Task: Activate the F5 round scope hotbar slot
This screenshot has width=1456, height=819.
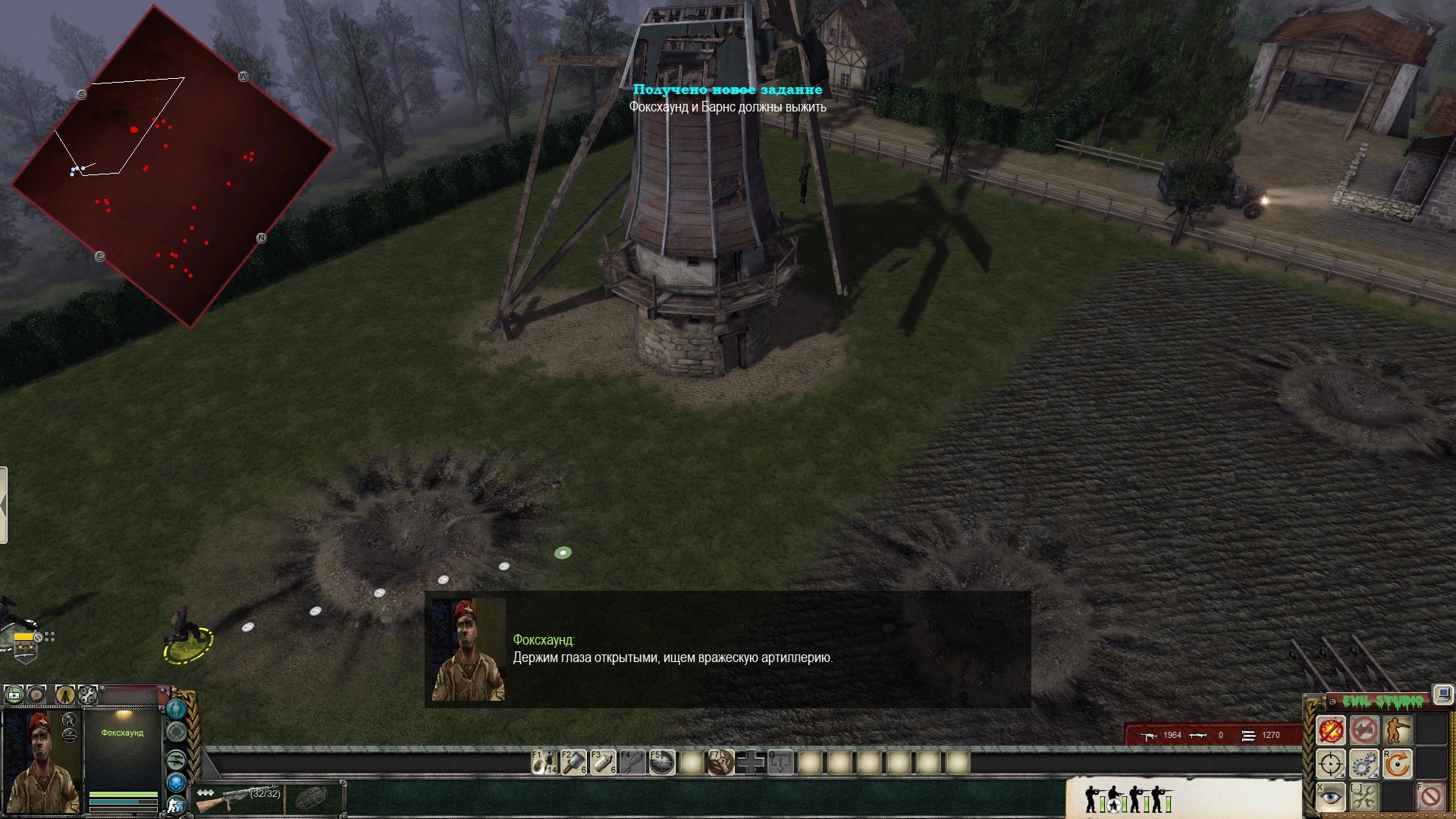Action: [662, 762]
